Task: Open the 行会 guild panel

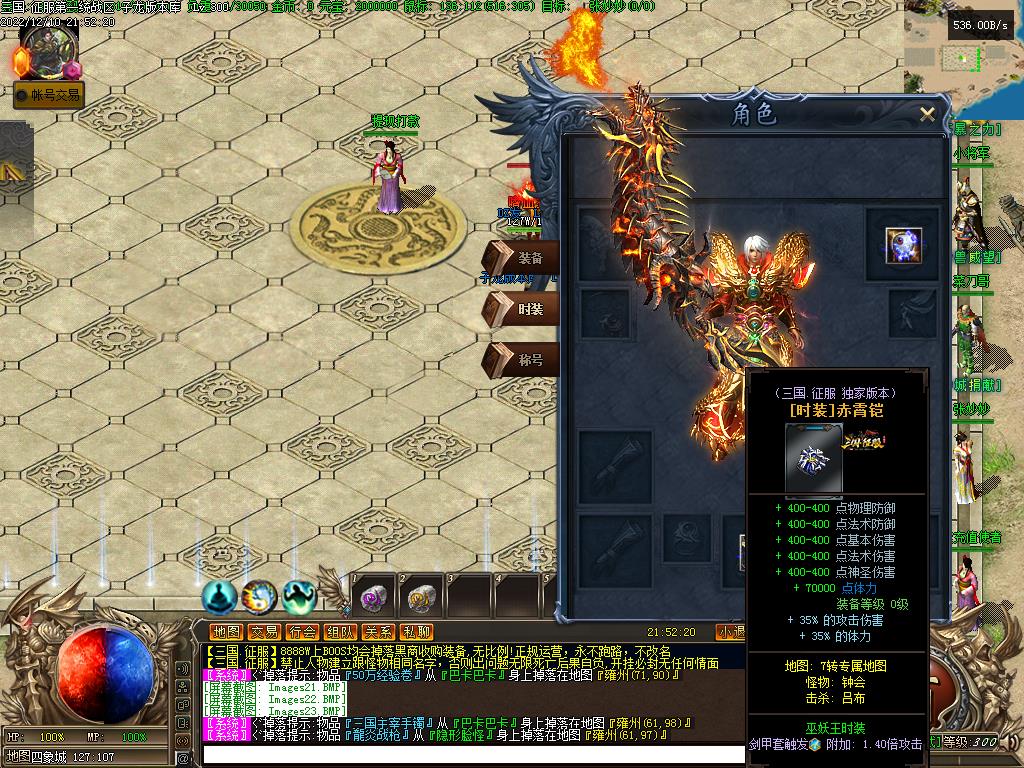Action: (302, 632)
